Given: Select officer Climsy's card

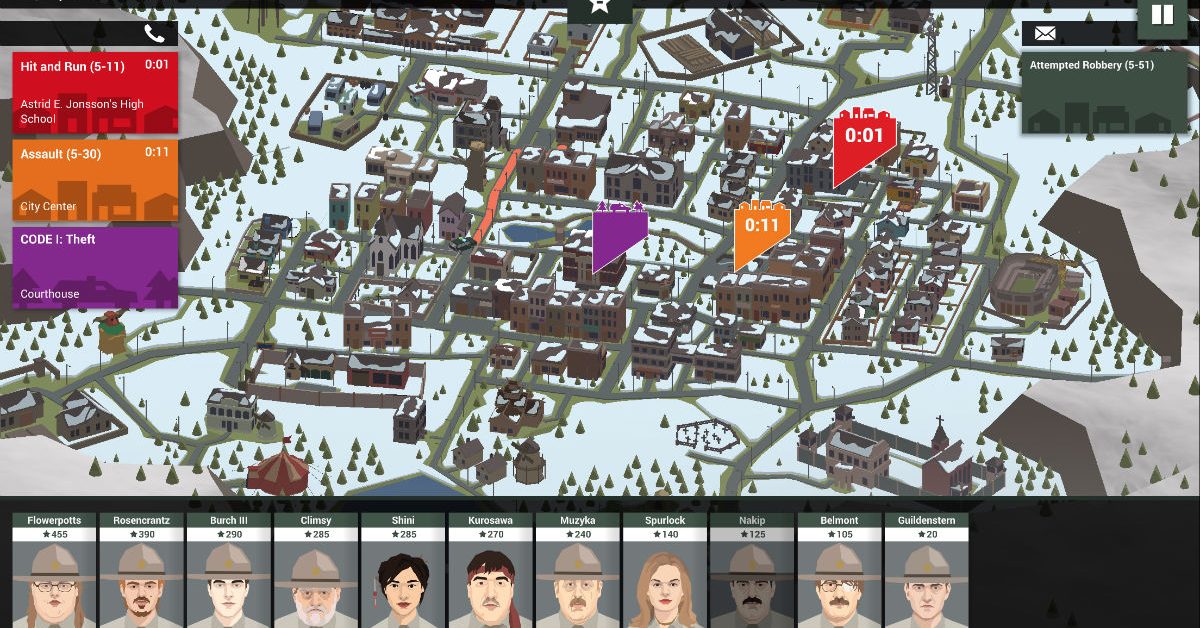Looking at the screenshot, I should pyautogui.click(x=316, y=570).
